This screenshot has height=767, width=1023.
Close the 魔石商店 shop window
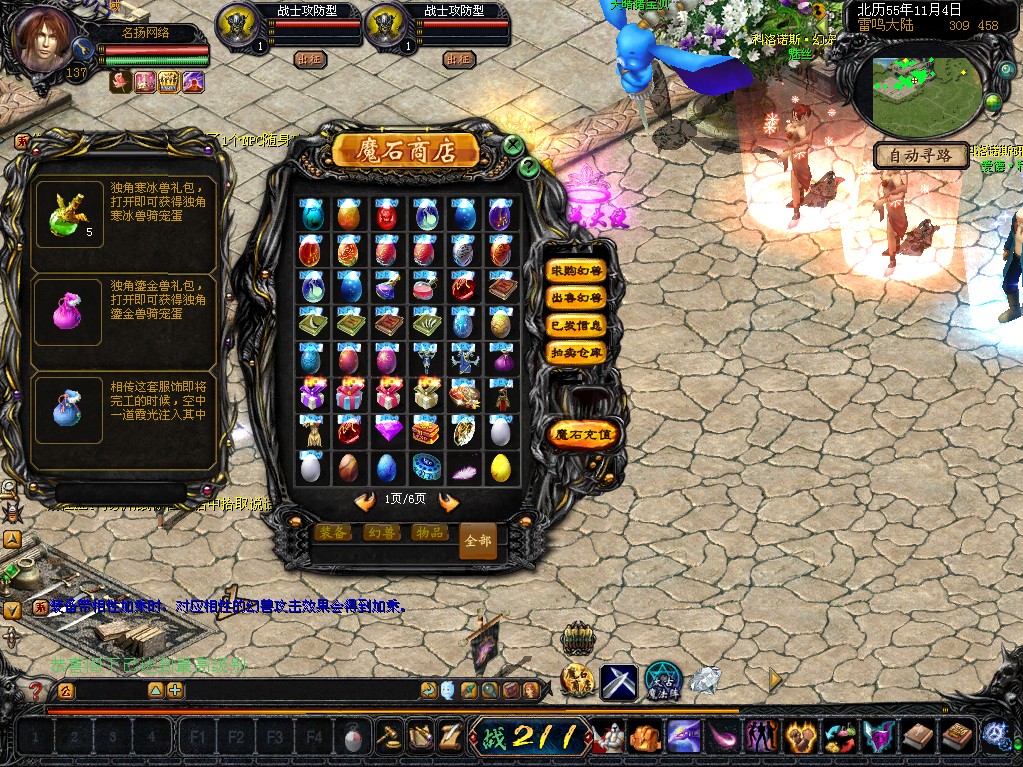click(x=512, y=146)
